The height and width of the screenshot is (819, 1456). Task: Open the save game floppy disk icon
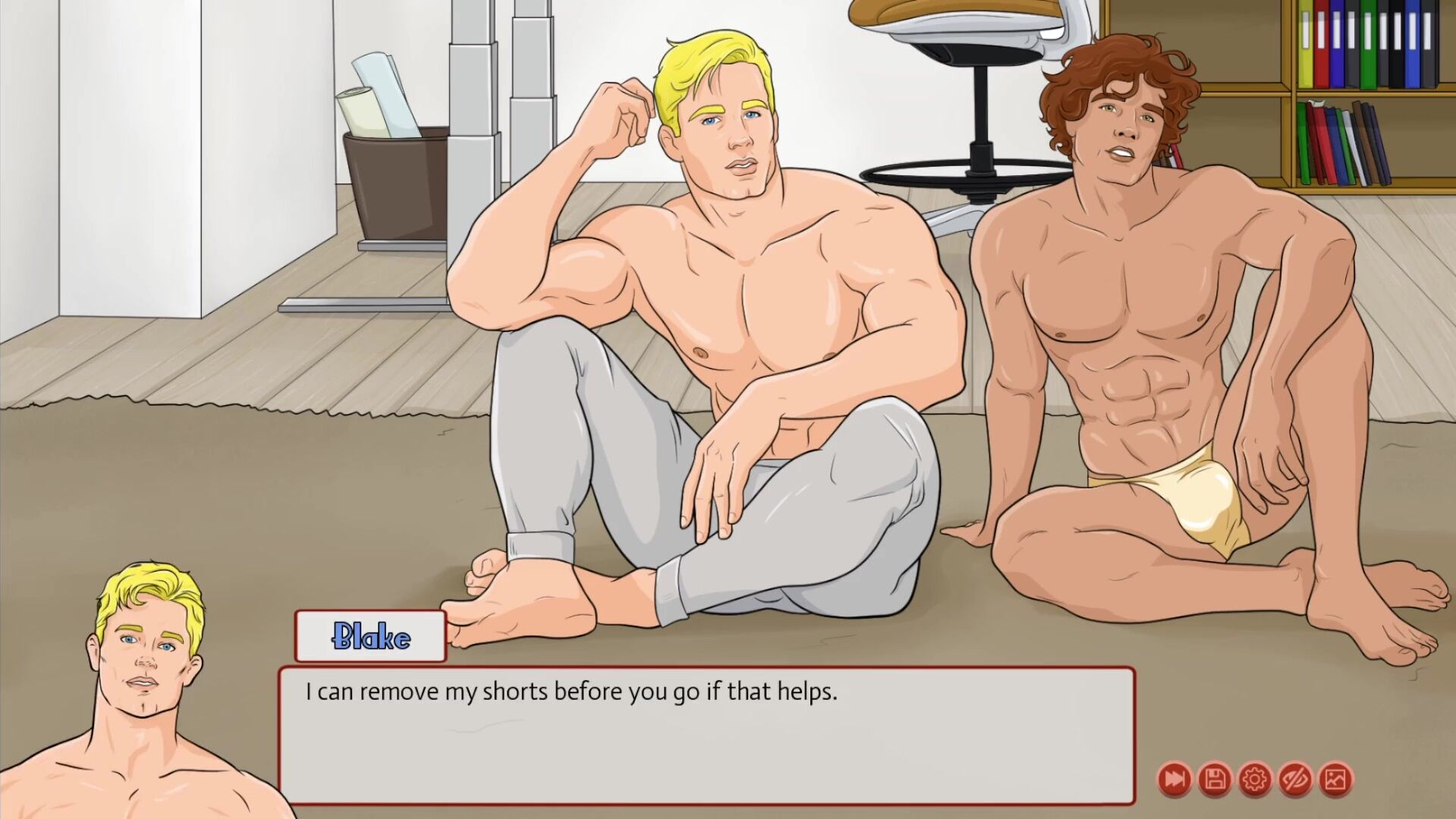(1215, 779)
